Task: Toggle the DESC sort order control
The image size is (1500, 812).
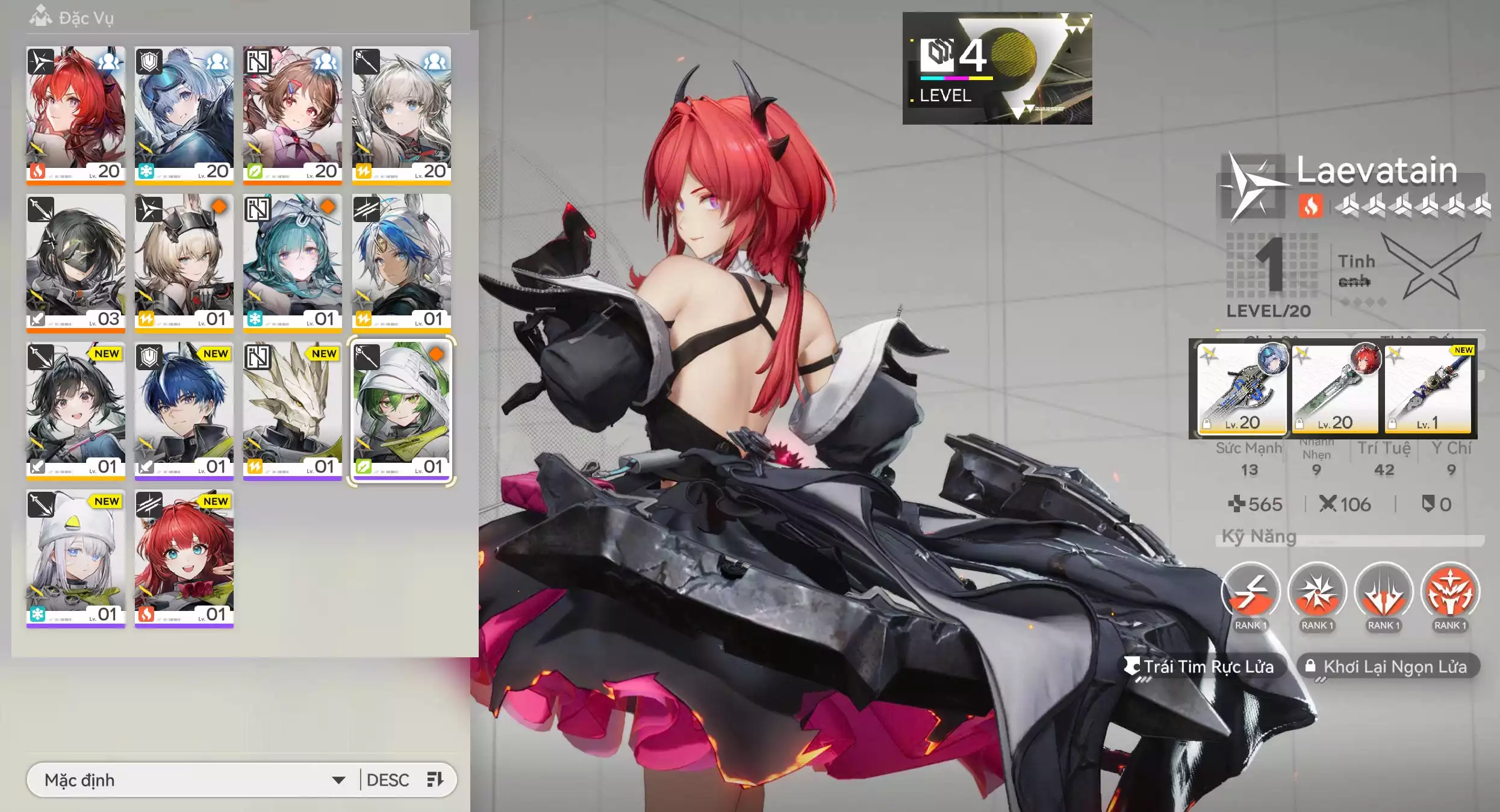Action: tap(389, 779)
